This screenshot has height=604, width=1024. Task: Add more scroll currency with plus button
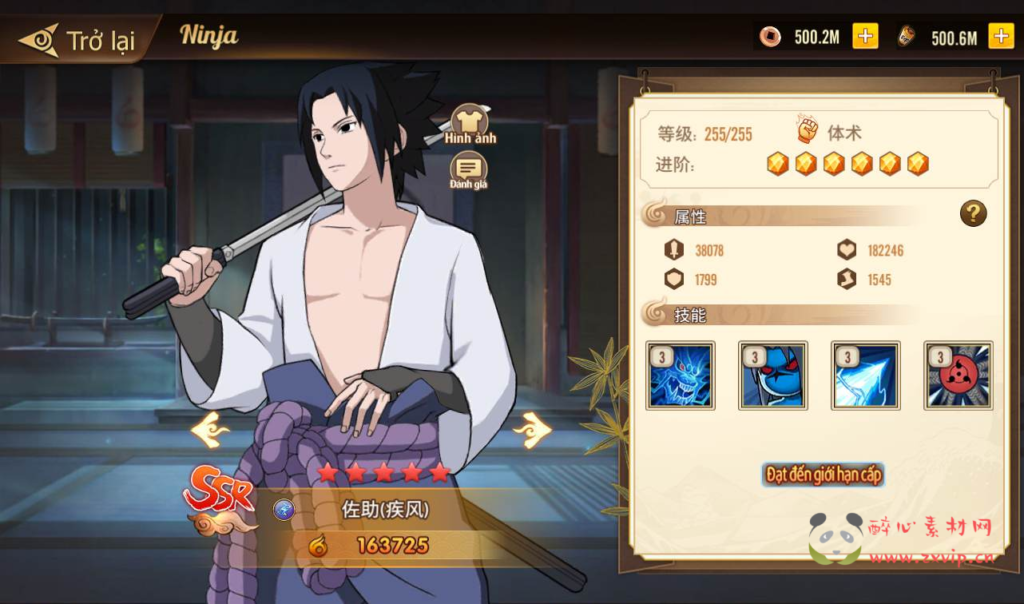1000,37
